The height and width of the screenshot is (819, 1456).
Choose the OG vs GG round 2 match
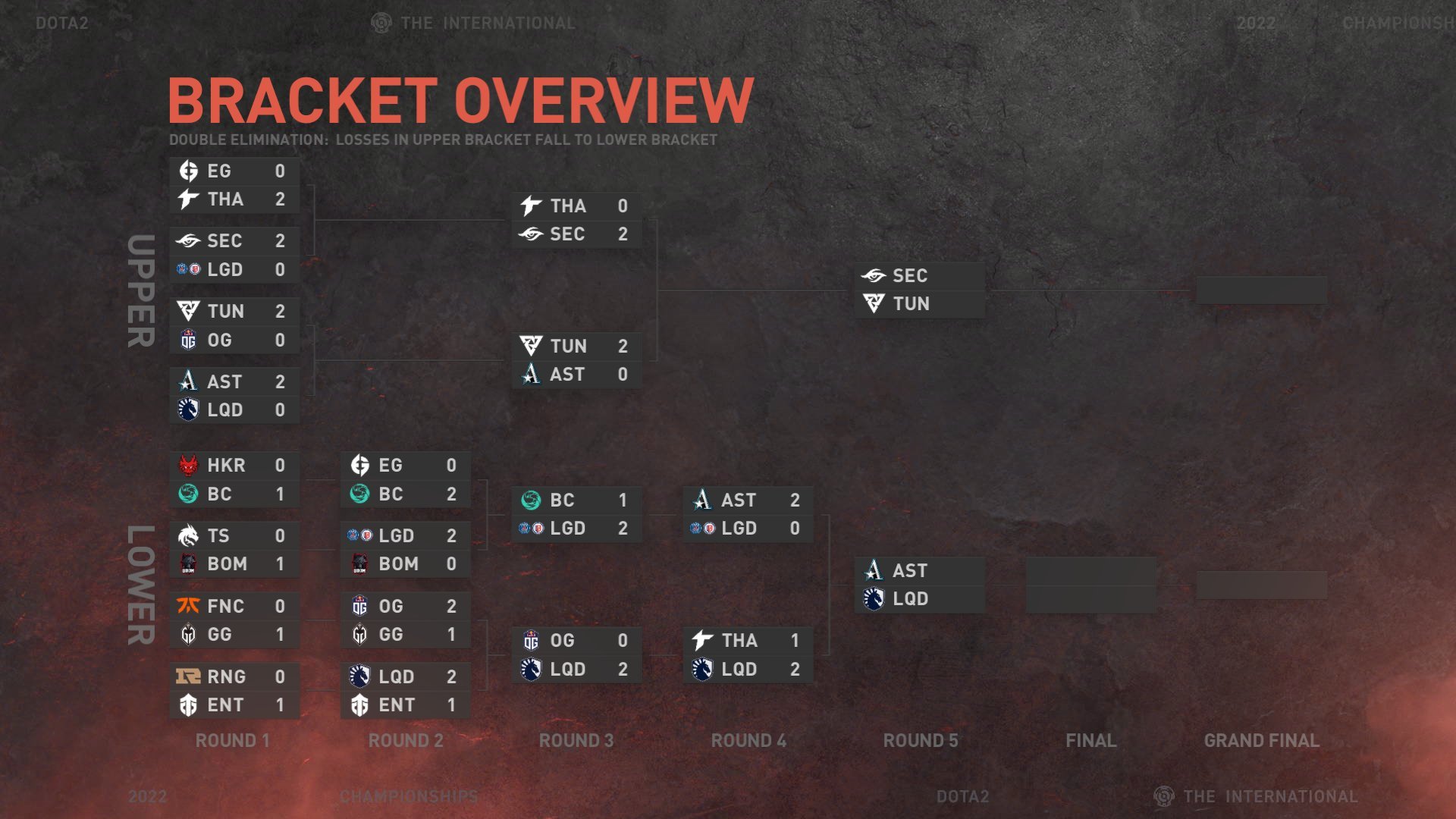[x=405, y=620]
